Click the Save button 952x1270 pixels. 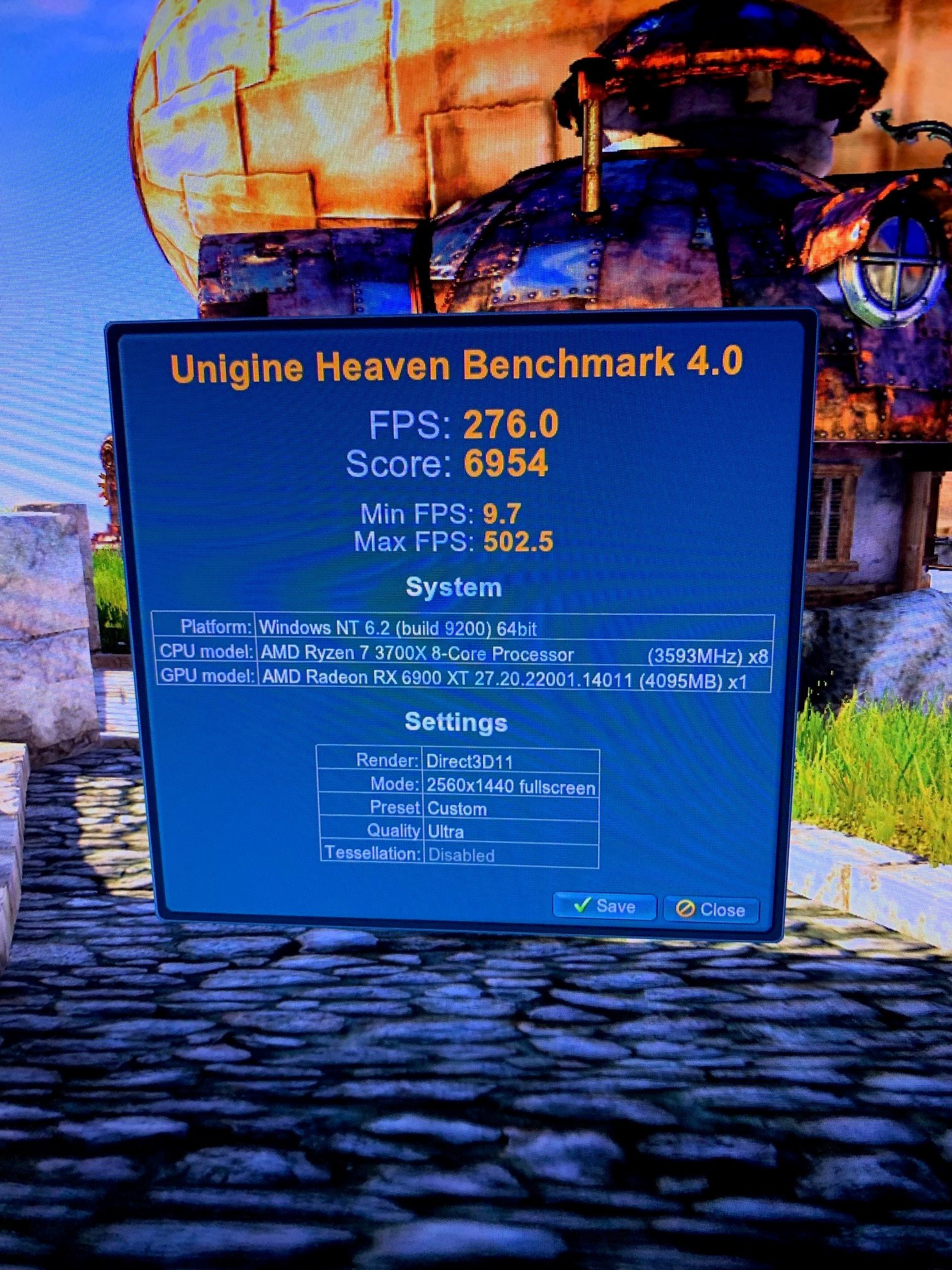604,907
